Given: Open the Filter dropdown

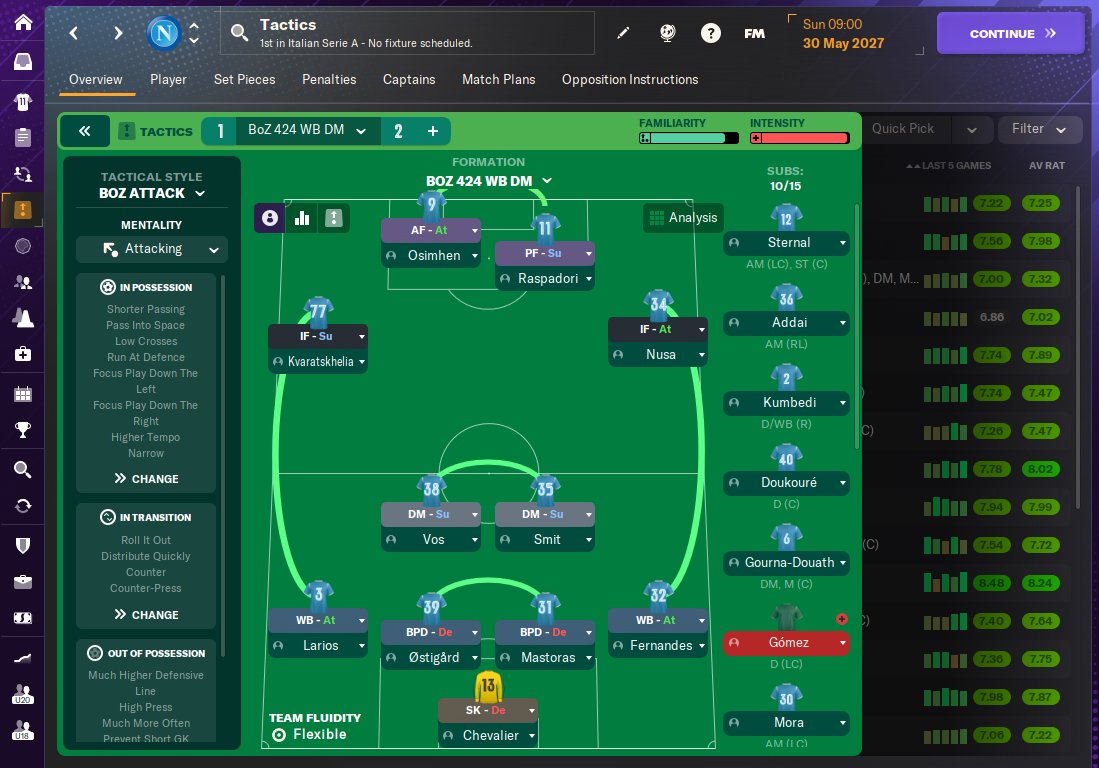Looking at the screenshot, I should click(1040, 129).
